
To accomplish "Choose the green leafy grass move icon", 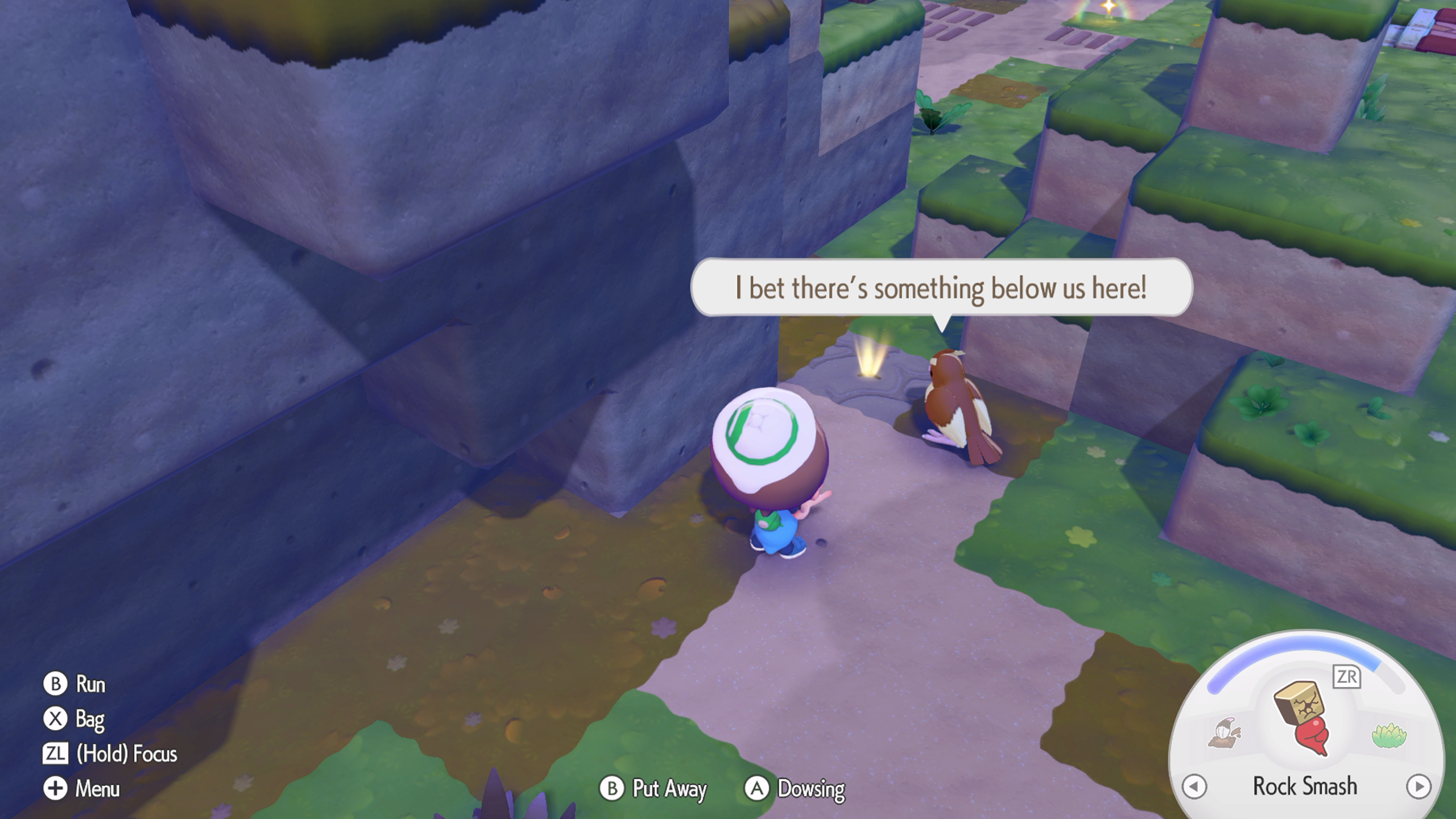I will [1388, 735].
